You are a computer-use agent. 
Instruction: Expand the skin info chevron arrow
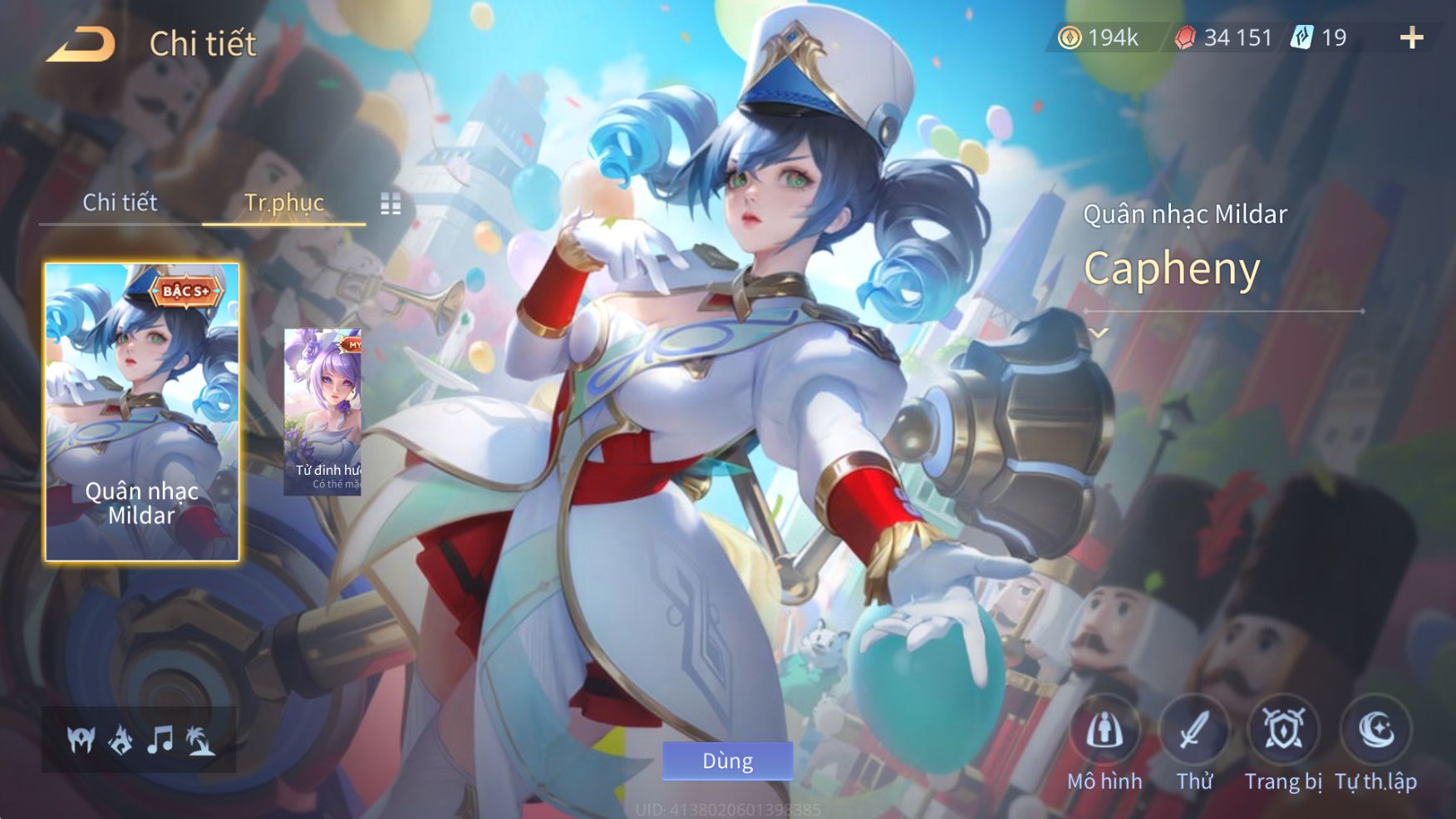(1099, 333)
